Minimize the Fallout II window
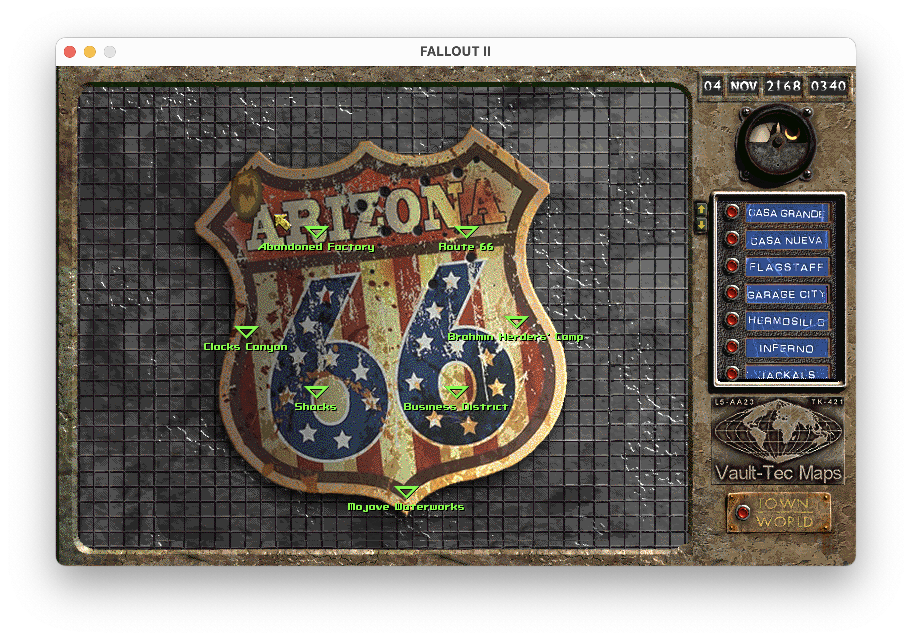912x640 pixels. point(90,52)
